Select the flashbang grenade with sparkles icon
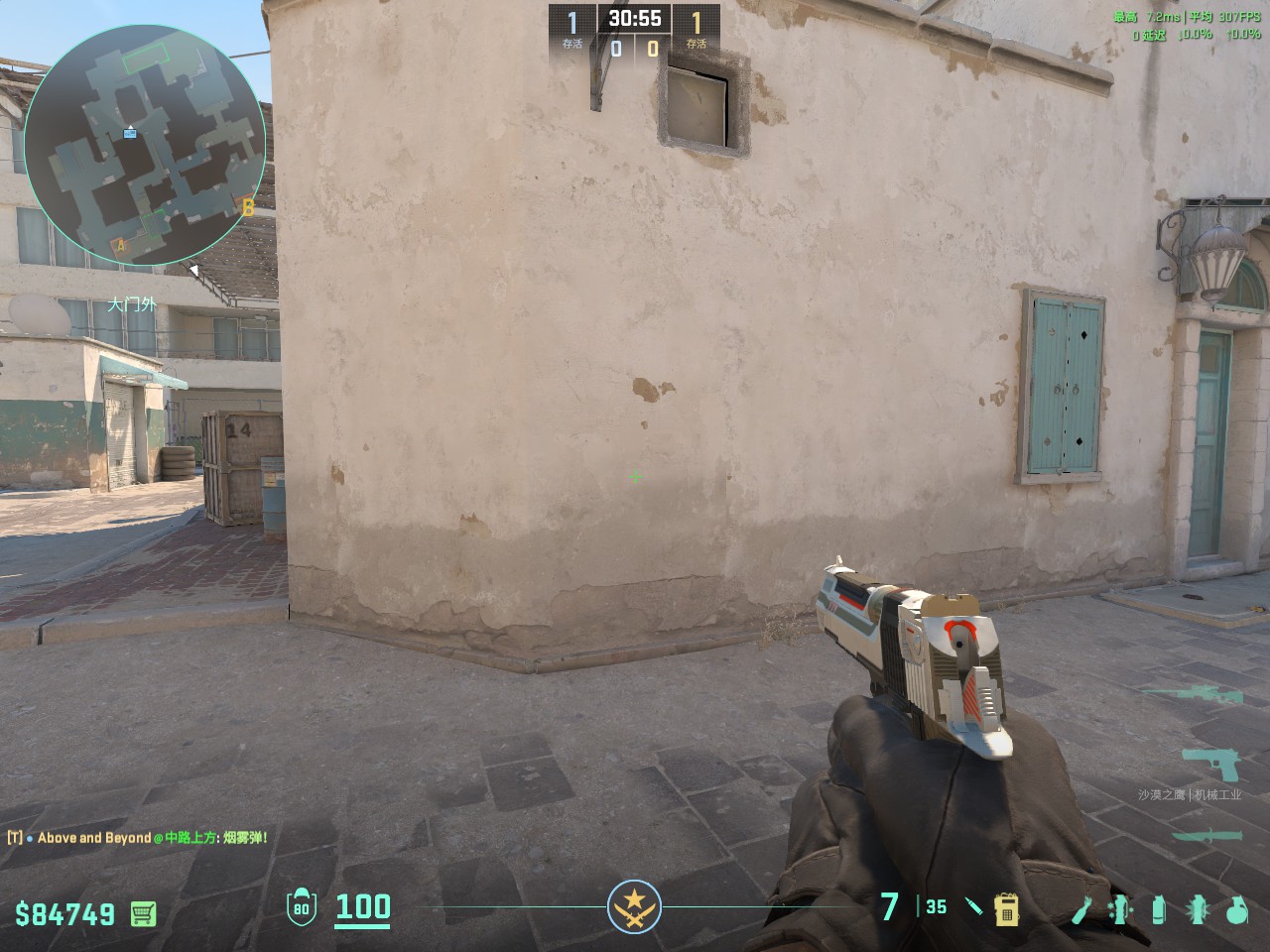Viewport: 1270px width, 952px height. pyautogui.click(x=1121, y=908)
